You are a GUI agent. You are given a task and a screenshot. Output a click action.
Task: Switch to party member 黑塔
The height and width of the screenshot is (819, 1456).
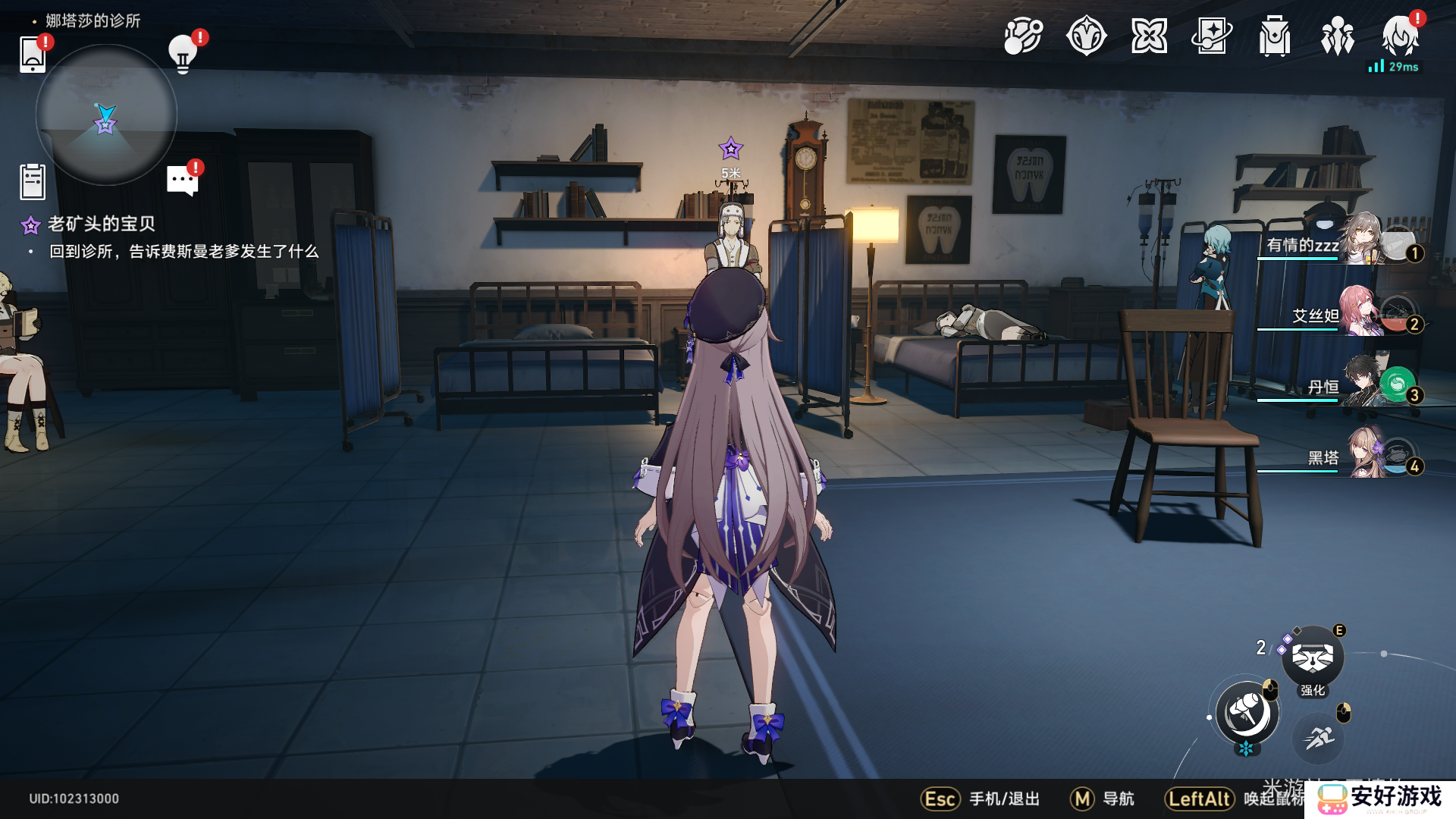tap(1341, 457)
